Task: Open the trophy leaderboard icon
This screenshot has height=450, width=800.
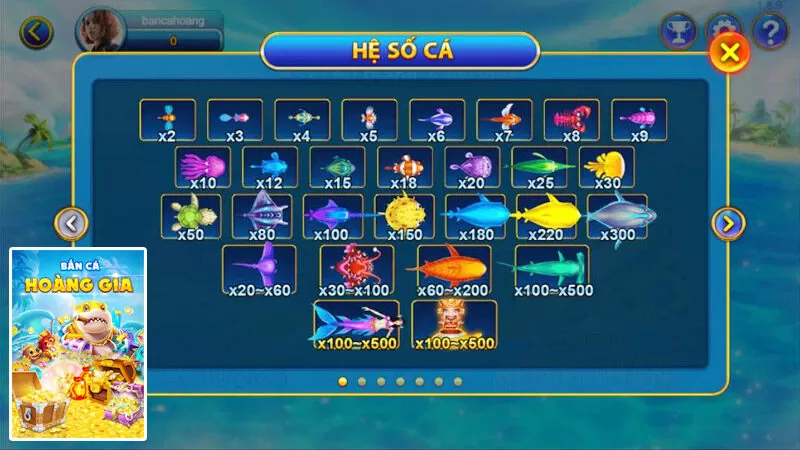Action: tap(677, 31)
